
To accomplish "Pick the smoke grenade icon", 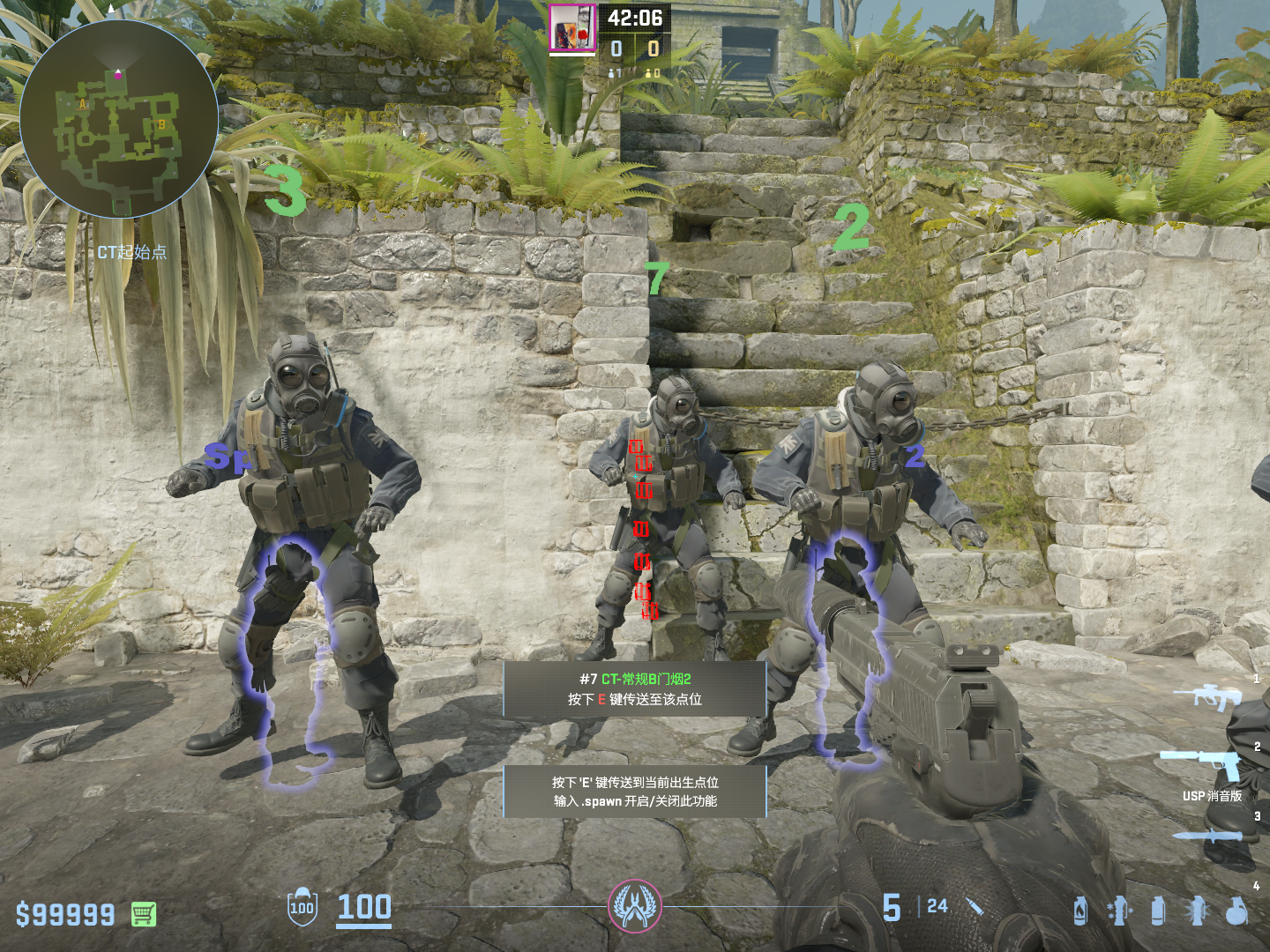I will coord(1158,911).
